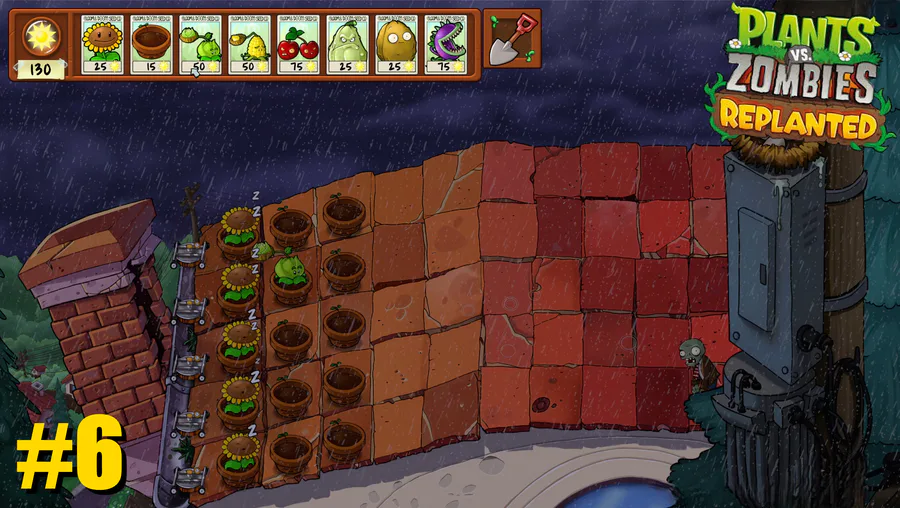Grab the shovel tool
Screen dimensions: 900x508
(512, 40)
